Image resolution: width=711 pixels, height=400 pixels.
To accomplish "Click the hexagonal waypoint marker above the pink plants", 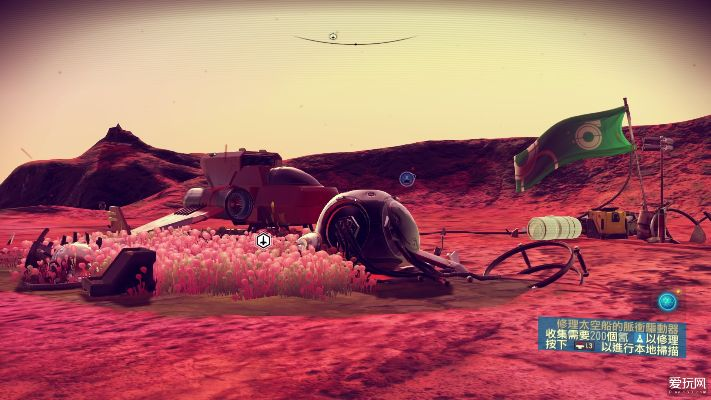I will click(x=264, y=240).
